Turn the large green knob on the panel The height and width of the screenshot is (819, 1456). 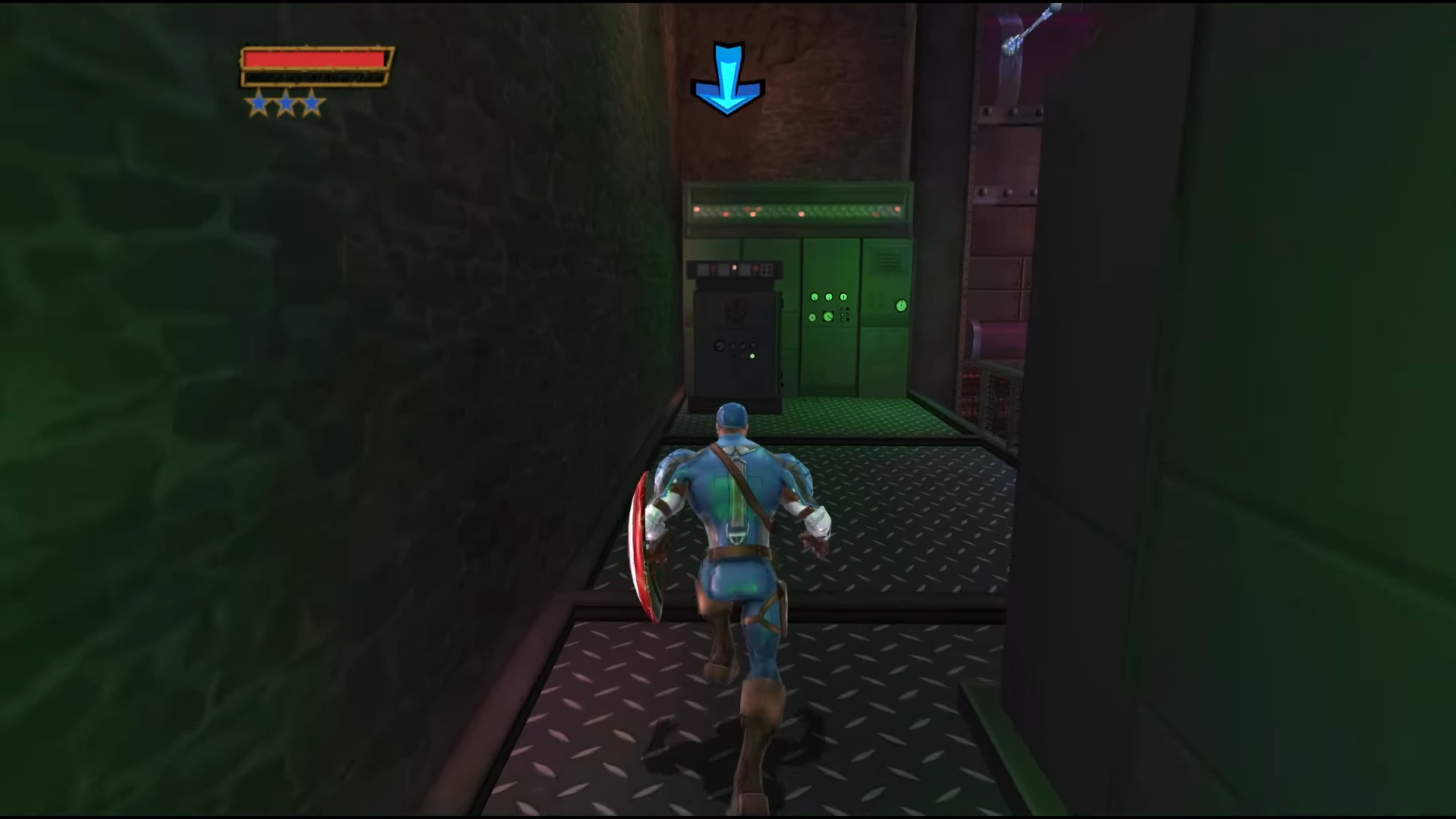[x=829, y=317]
